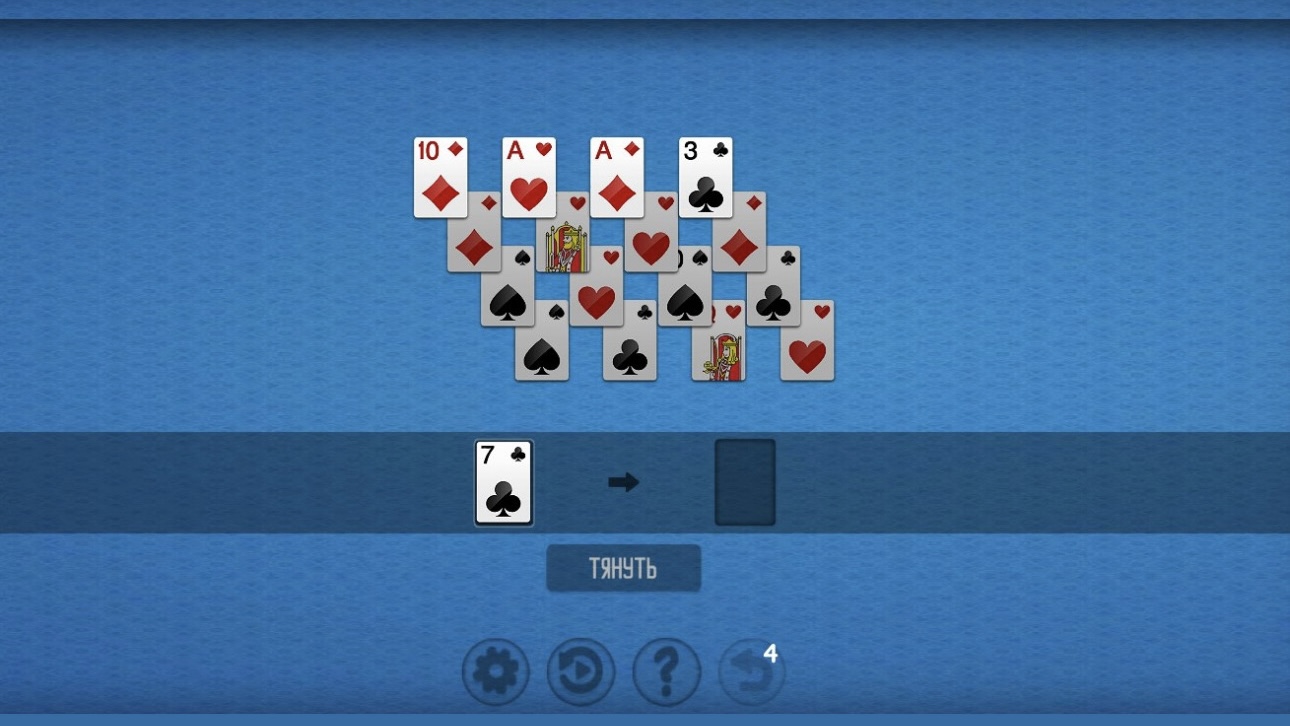The height and width of the screenshot is (726, 1290).
Task: Select the 3 of clubs card
Action: point(704,175)
